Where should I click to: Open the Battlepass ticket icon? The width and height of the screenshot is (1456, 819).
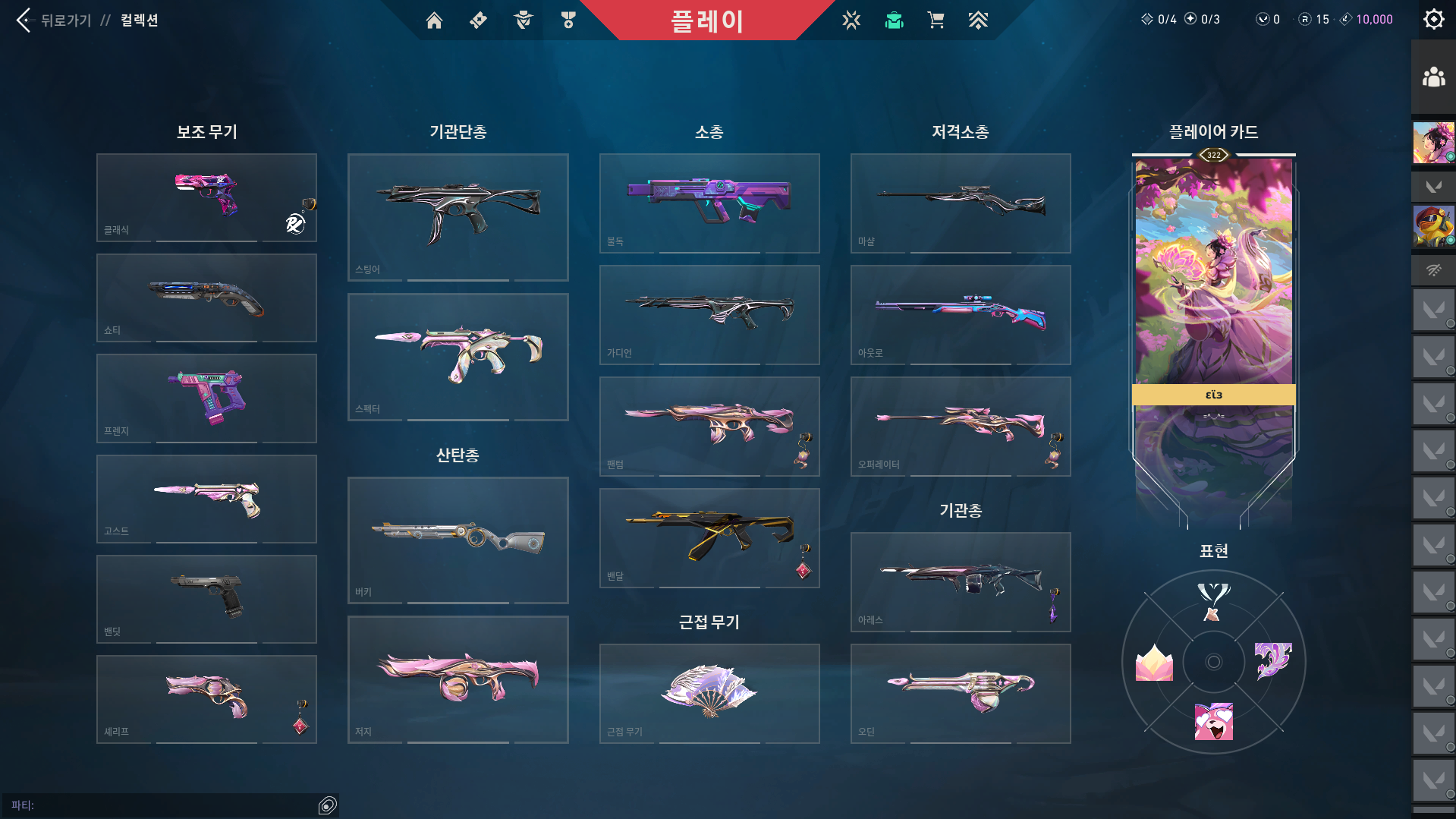477,20
